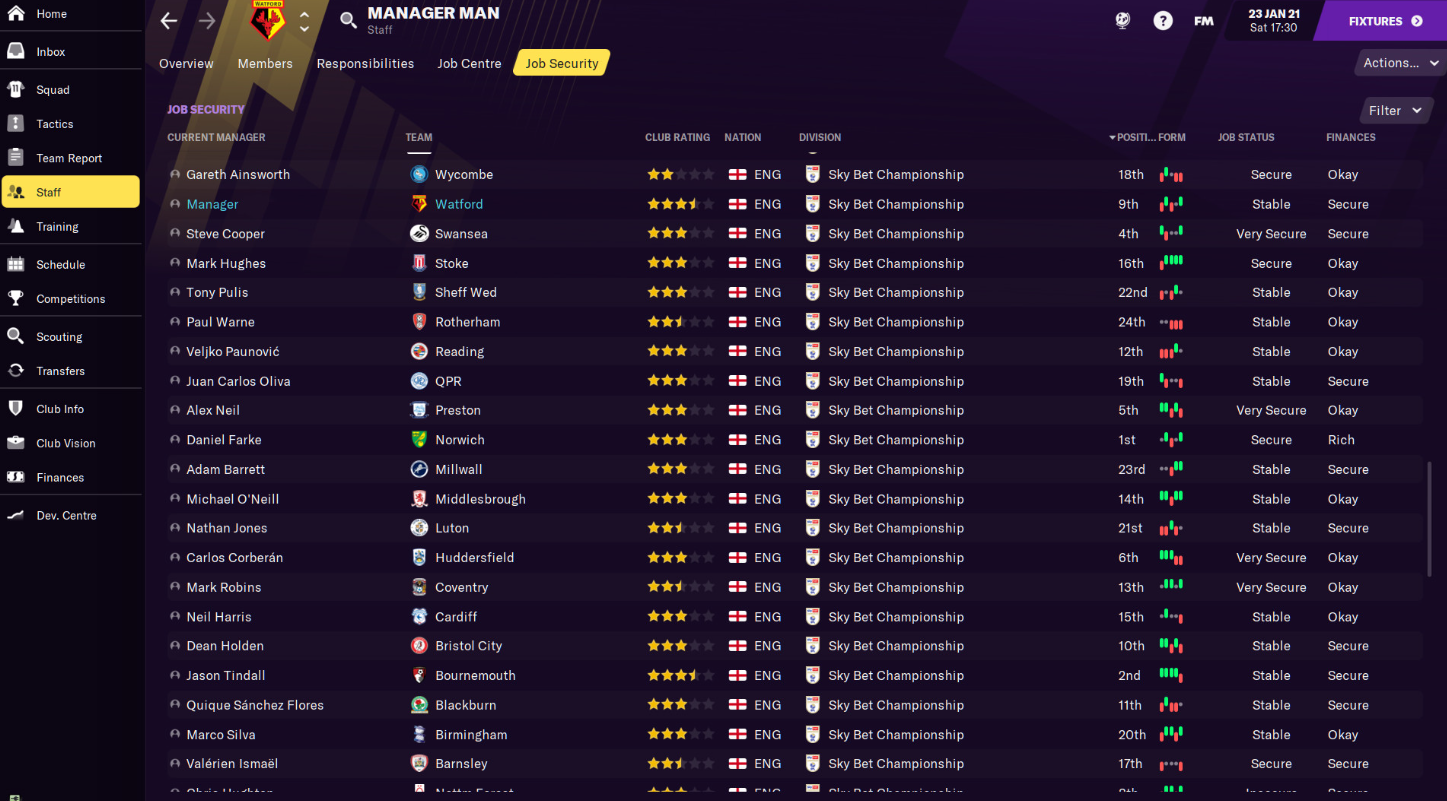The width and height of the screenshot is (1447, 801).
Task: Click the Watford club crest
Action: 266,20
